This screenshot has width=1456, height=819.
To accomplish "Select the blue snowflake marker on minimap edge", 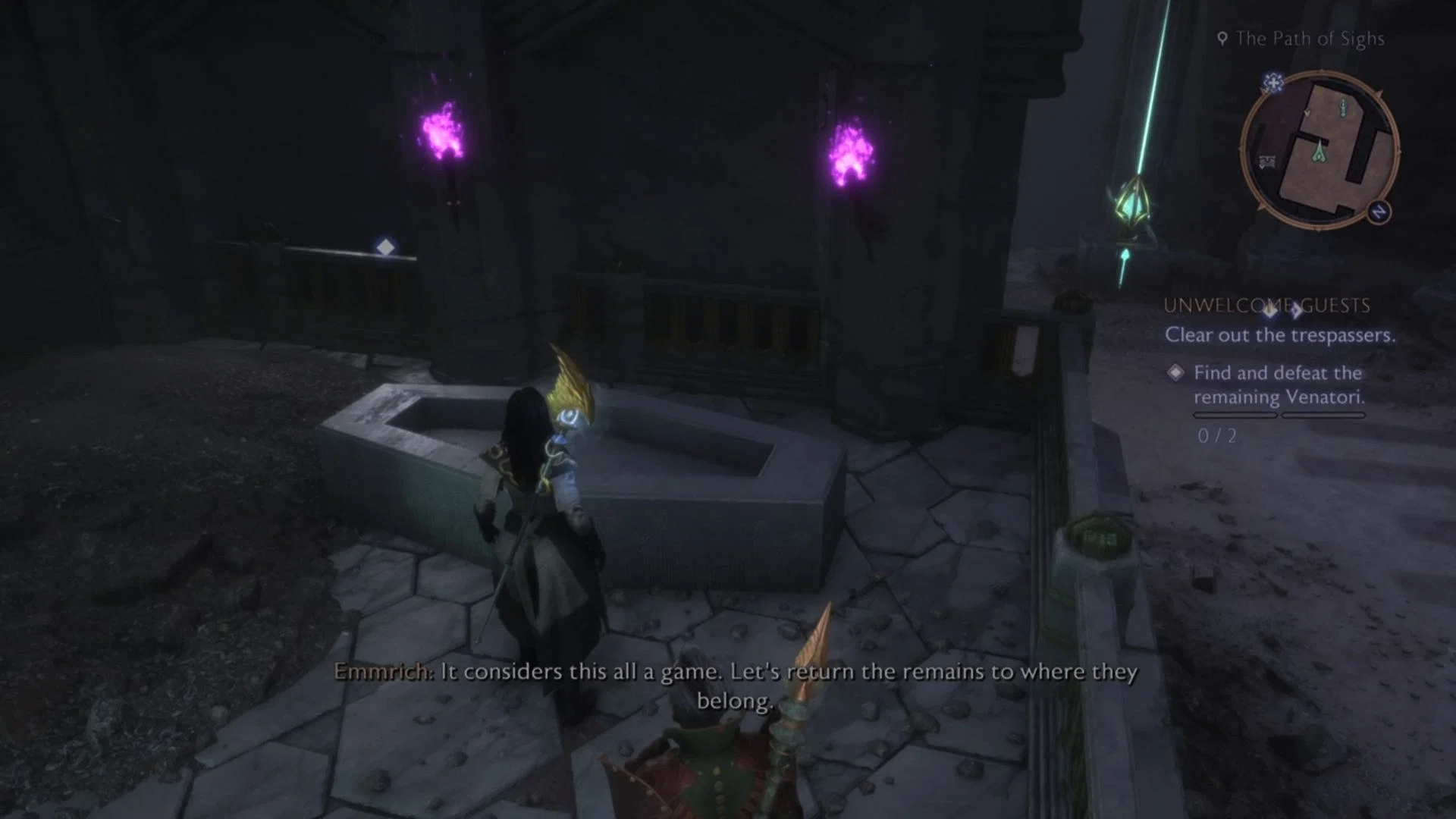I will point(1273,83).
